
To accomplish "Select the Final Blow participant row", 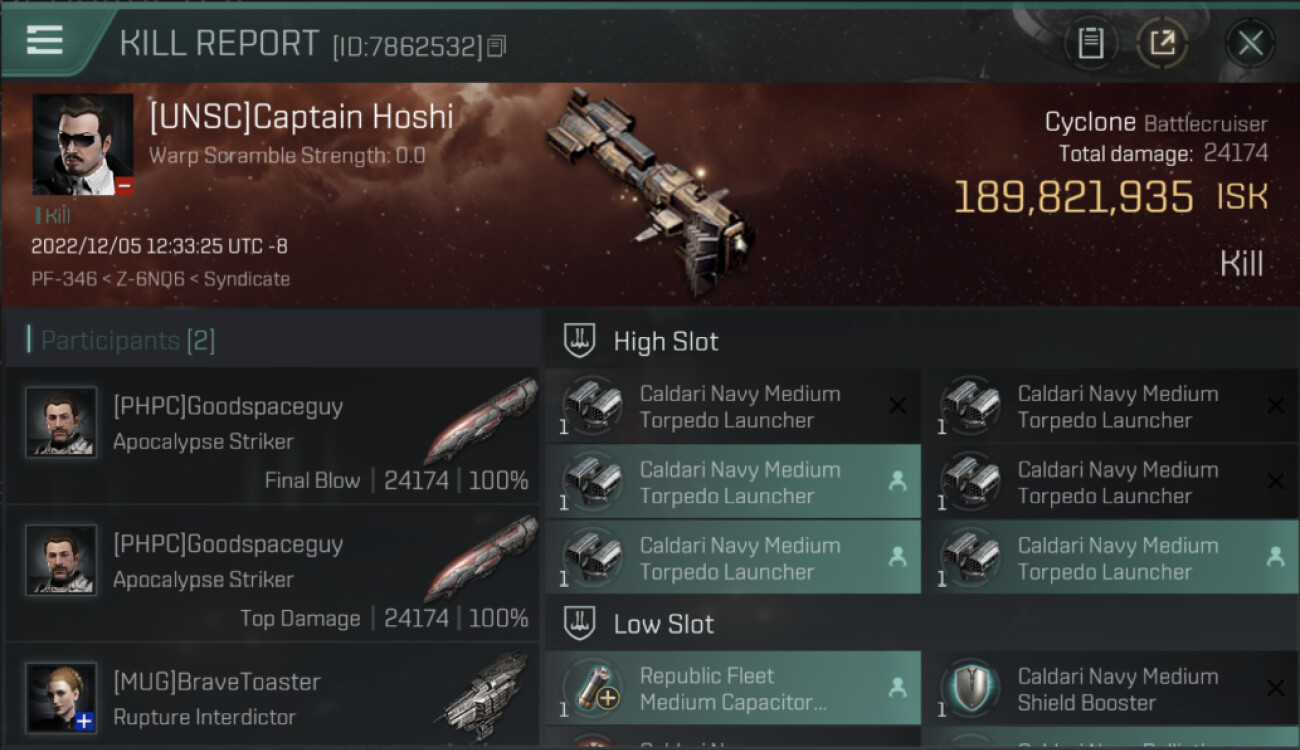I will (x=272, y=436).
